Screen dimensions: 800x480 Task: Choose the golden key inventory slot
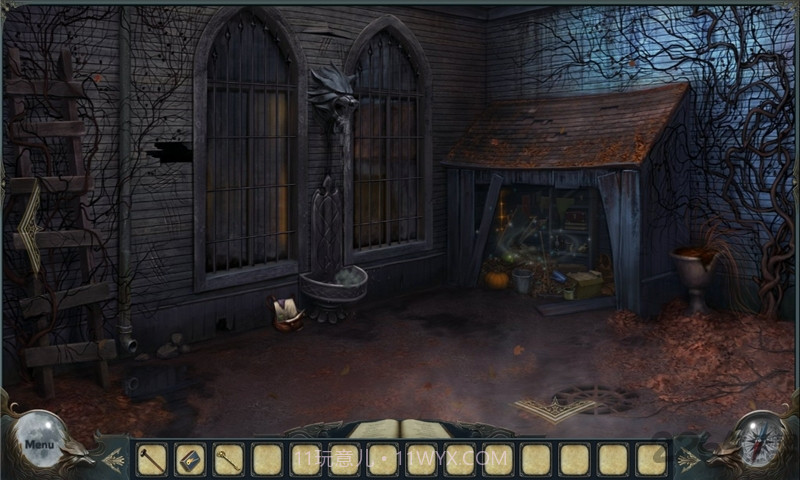coord(228,459)
